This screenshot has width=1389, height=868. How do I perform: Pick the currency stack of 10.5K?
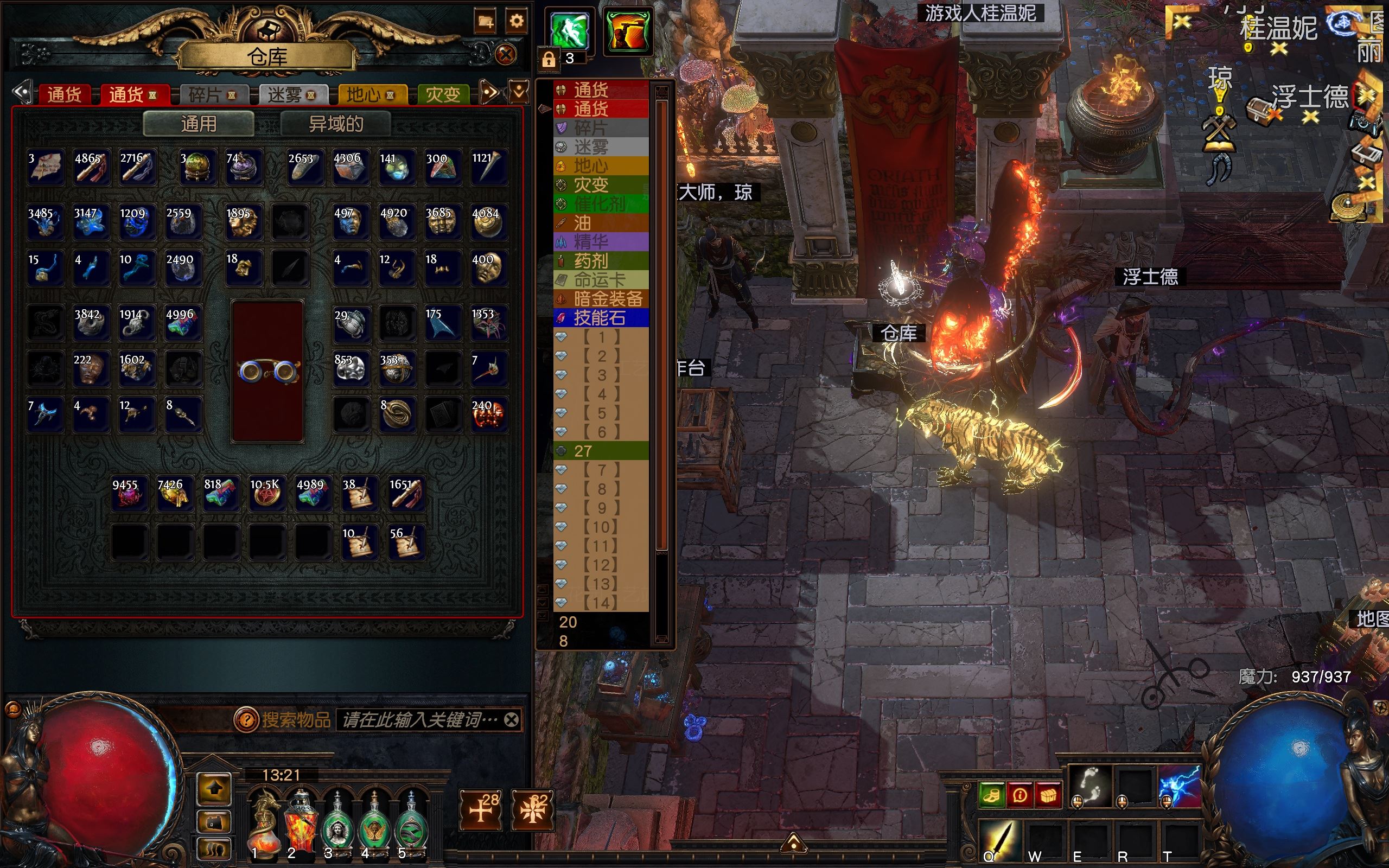[266, 494]
